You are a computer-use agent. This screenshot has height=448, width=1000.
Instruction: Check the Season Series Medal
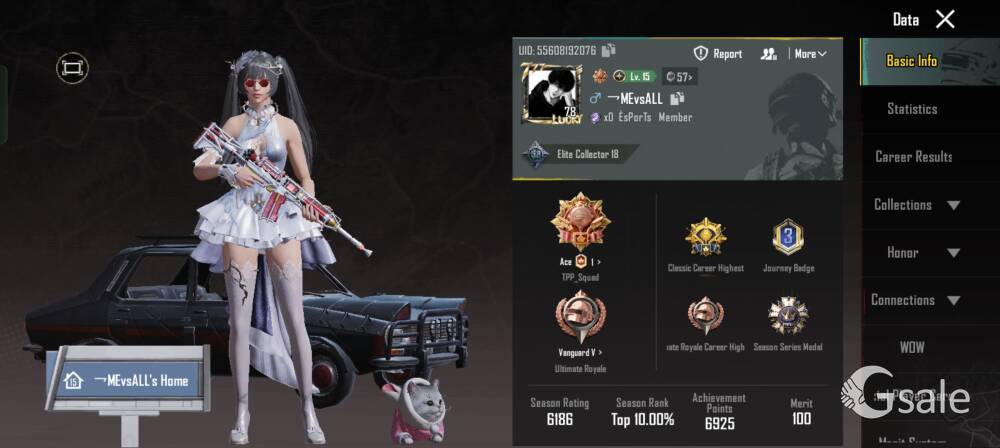[789, 316]
